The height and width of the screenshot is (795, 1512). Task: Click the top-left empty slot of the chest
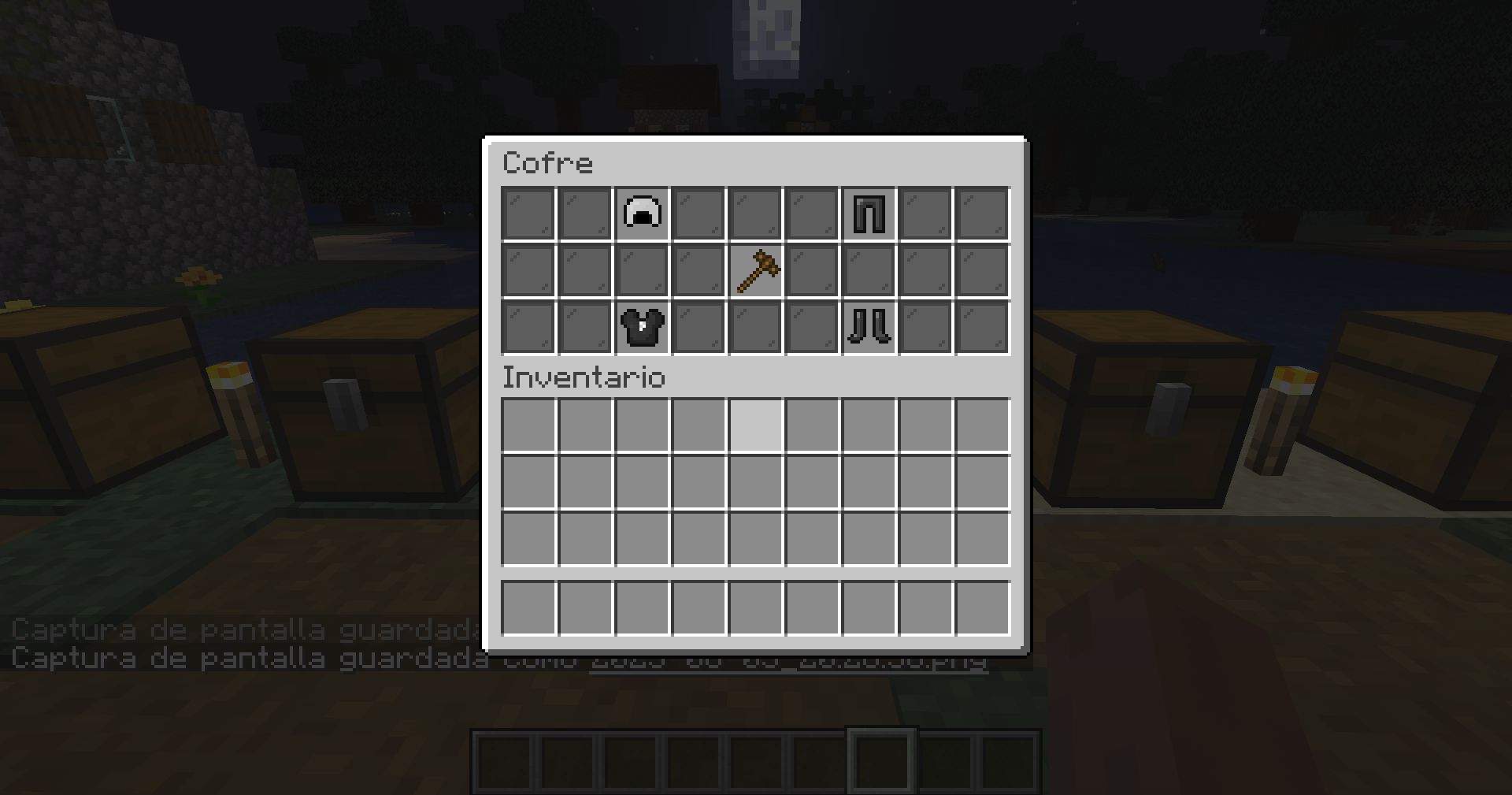528,210
